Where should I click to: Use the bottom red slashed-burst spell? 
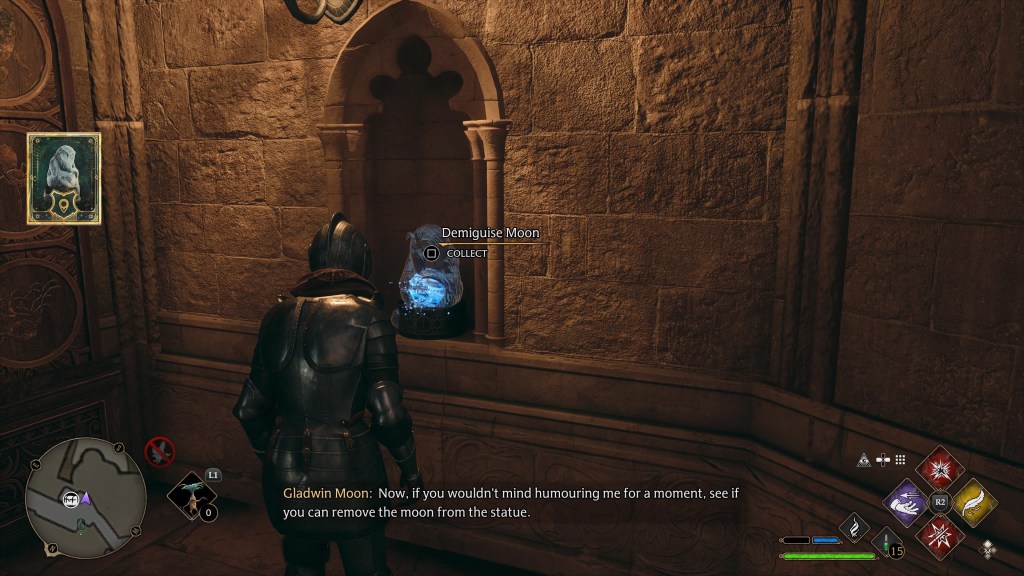coord(939,534)
